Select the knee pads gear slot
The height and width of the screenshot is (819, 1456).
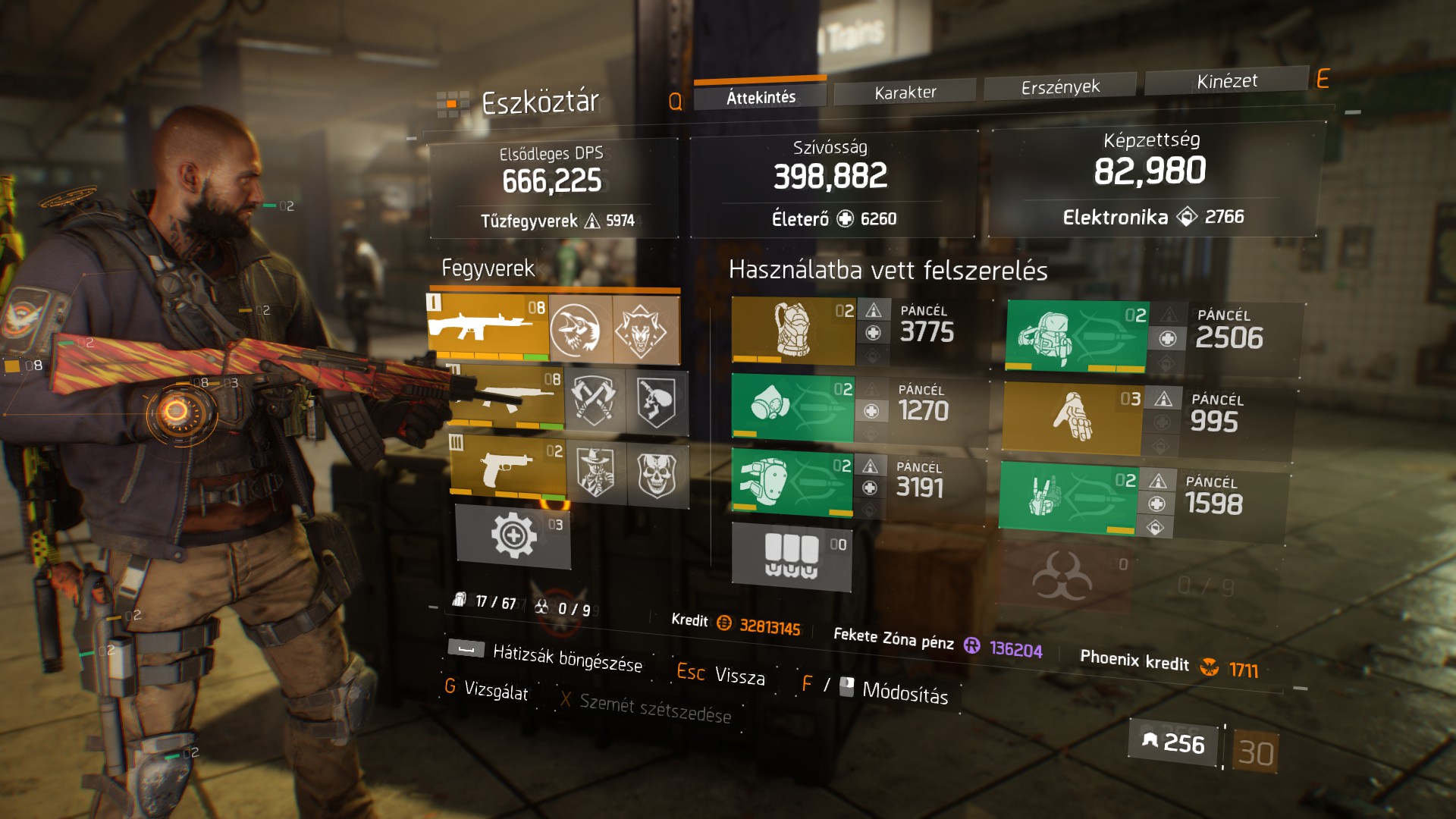pyautogui.click(x=791, y=482)
